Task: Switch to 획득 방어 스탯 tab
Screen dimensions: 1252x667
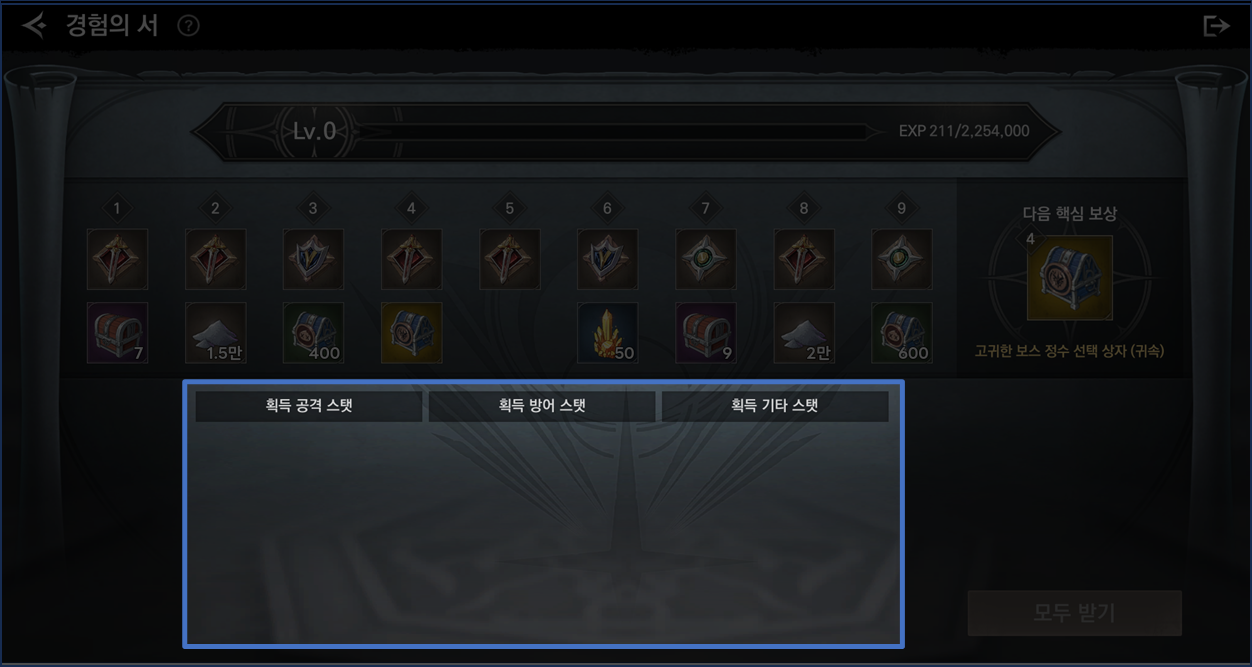Action: (542, 406)
